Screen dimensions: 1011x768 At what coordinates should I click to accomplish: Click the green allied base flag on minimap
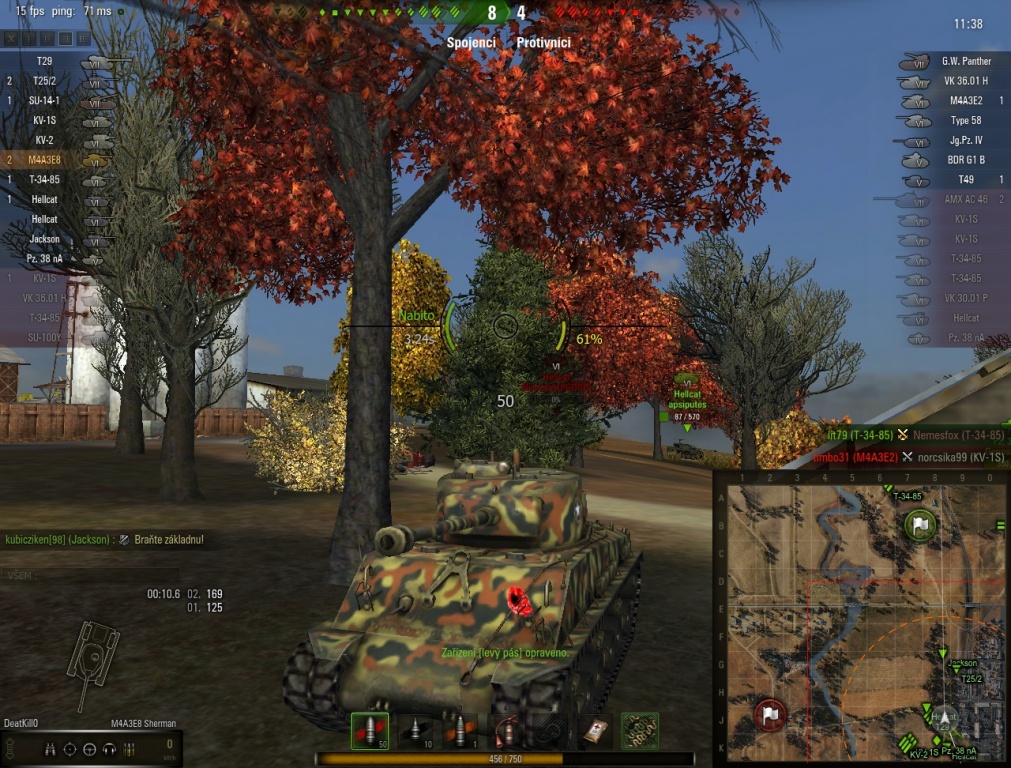click(x=920, y=525)
